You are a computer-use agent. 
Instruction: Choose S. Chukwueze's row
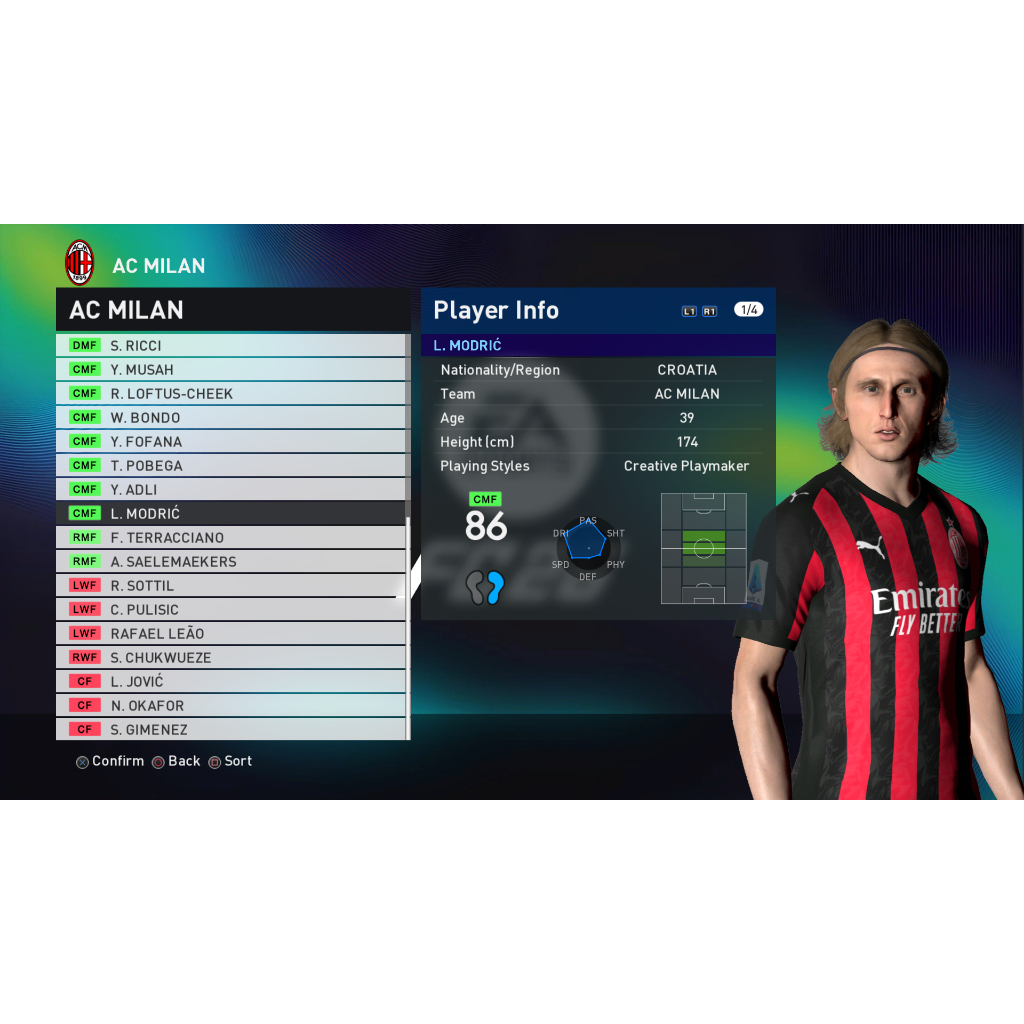pyautogui.click(x=230, y=657)
